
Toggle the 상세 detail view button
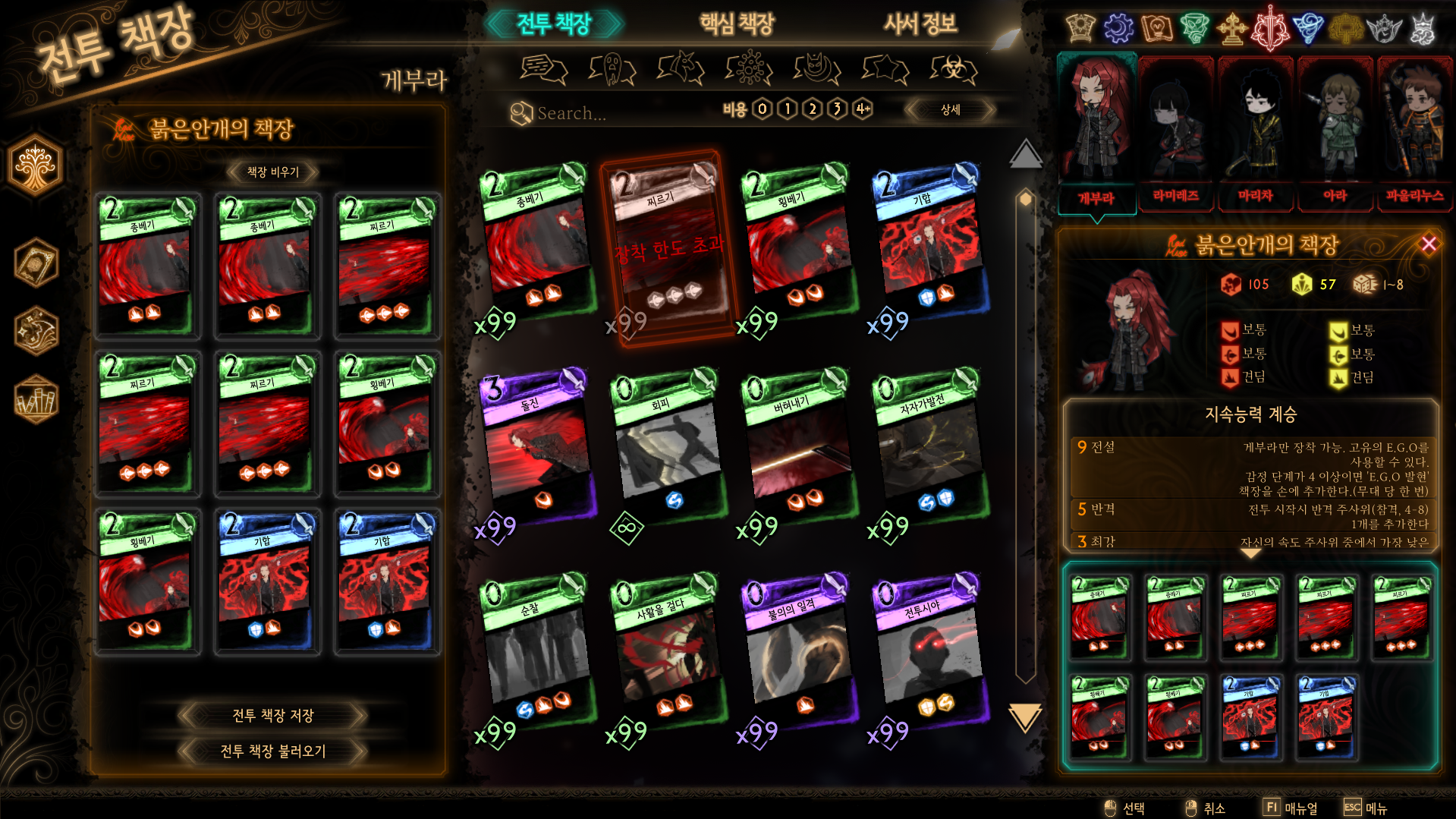pyautogui.click(x=950, y=110)
